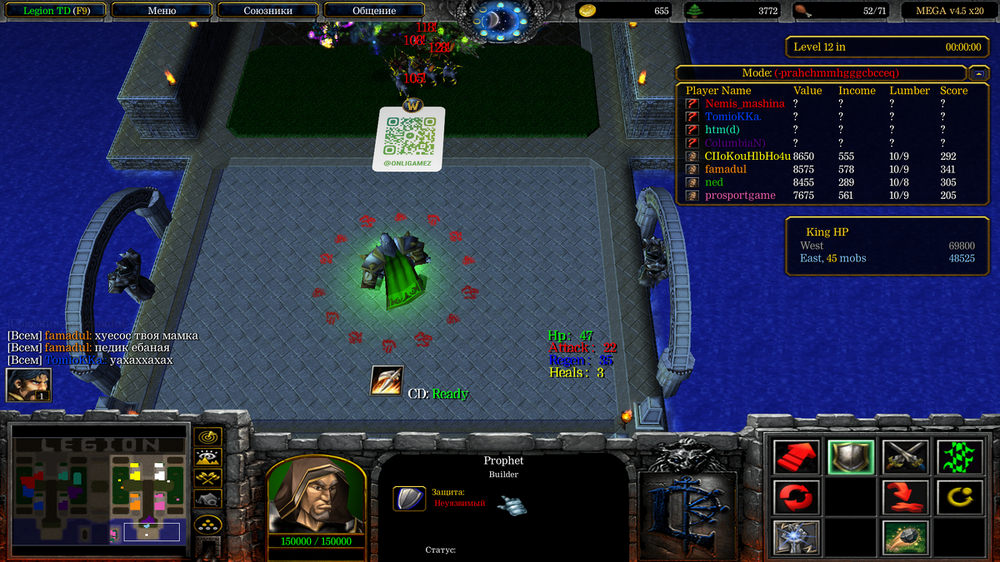Use the red downward arrow command
This screenshot has width=1000, height=562.
(905, 496)
